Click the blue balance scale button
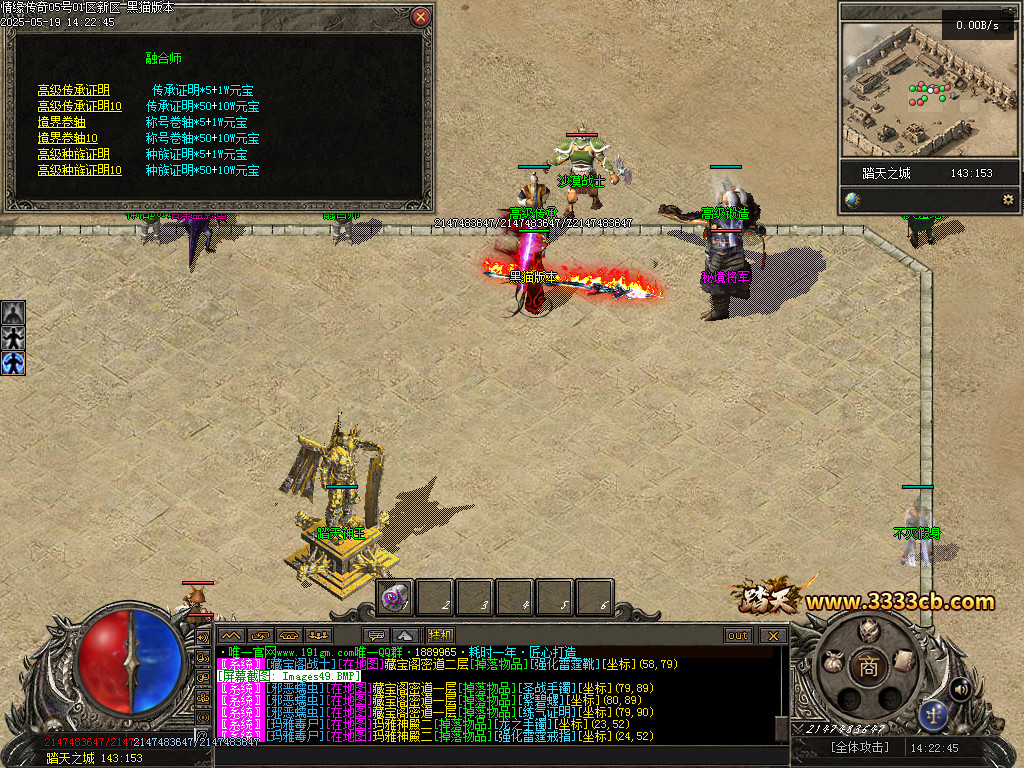Viewport: 1024px width, 768px height. pos(934,714)
